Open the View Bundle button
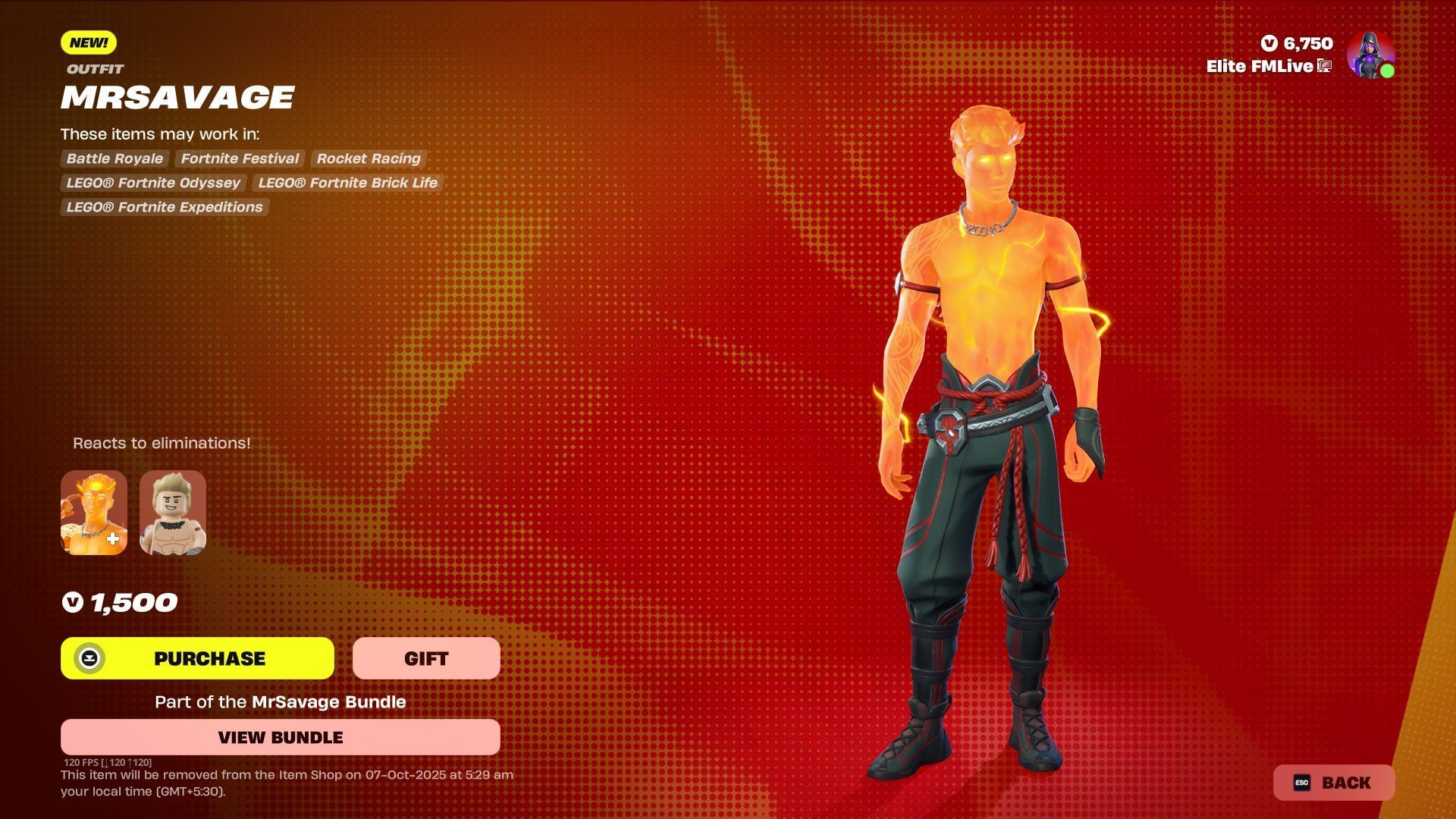This screenshot has width=1456, height=819. (280, 737)
